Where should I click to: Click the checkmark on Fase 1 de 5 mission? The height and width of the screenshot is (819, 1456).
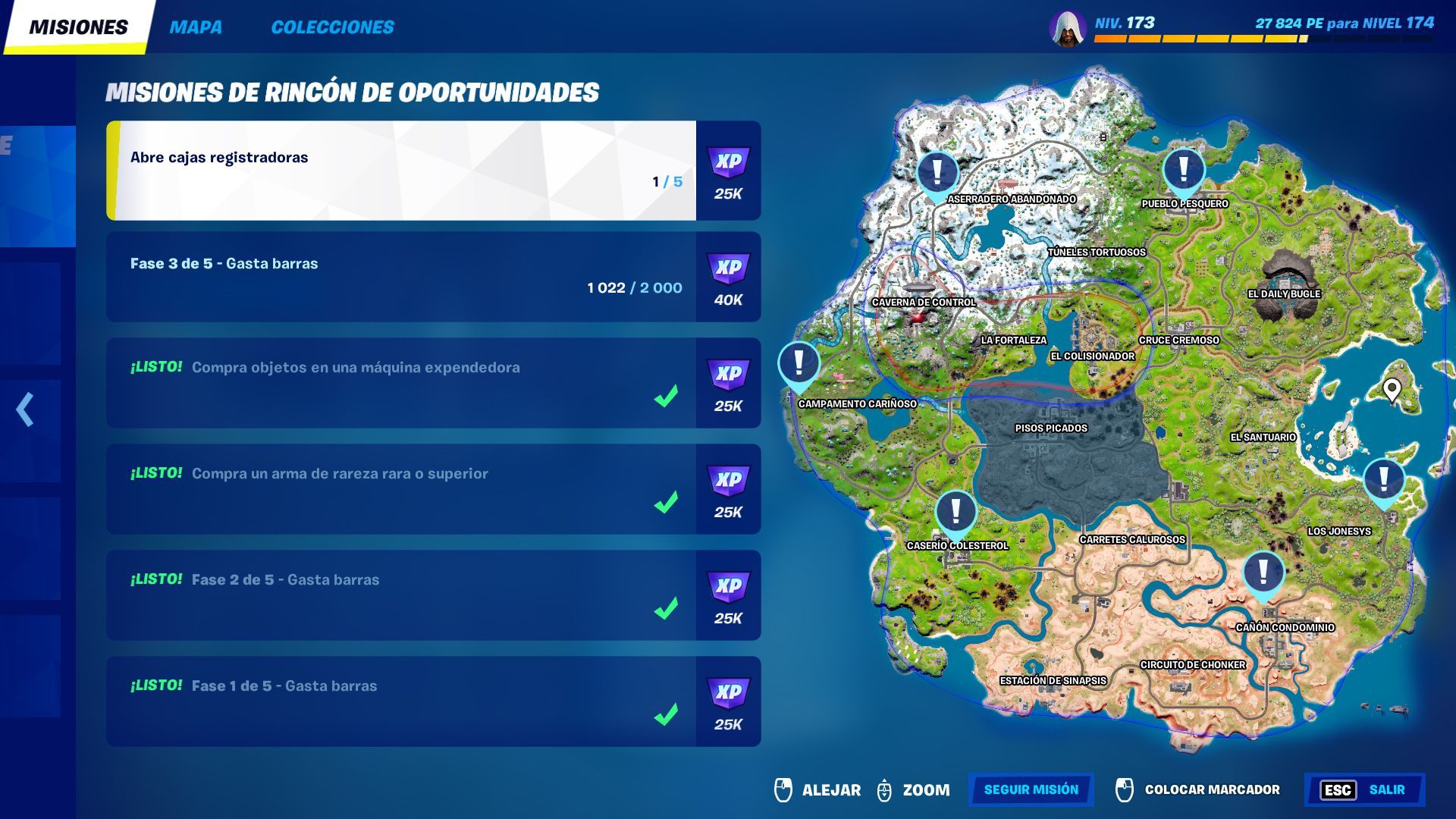[x=666, y=716]
